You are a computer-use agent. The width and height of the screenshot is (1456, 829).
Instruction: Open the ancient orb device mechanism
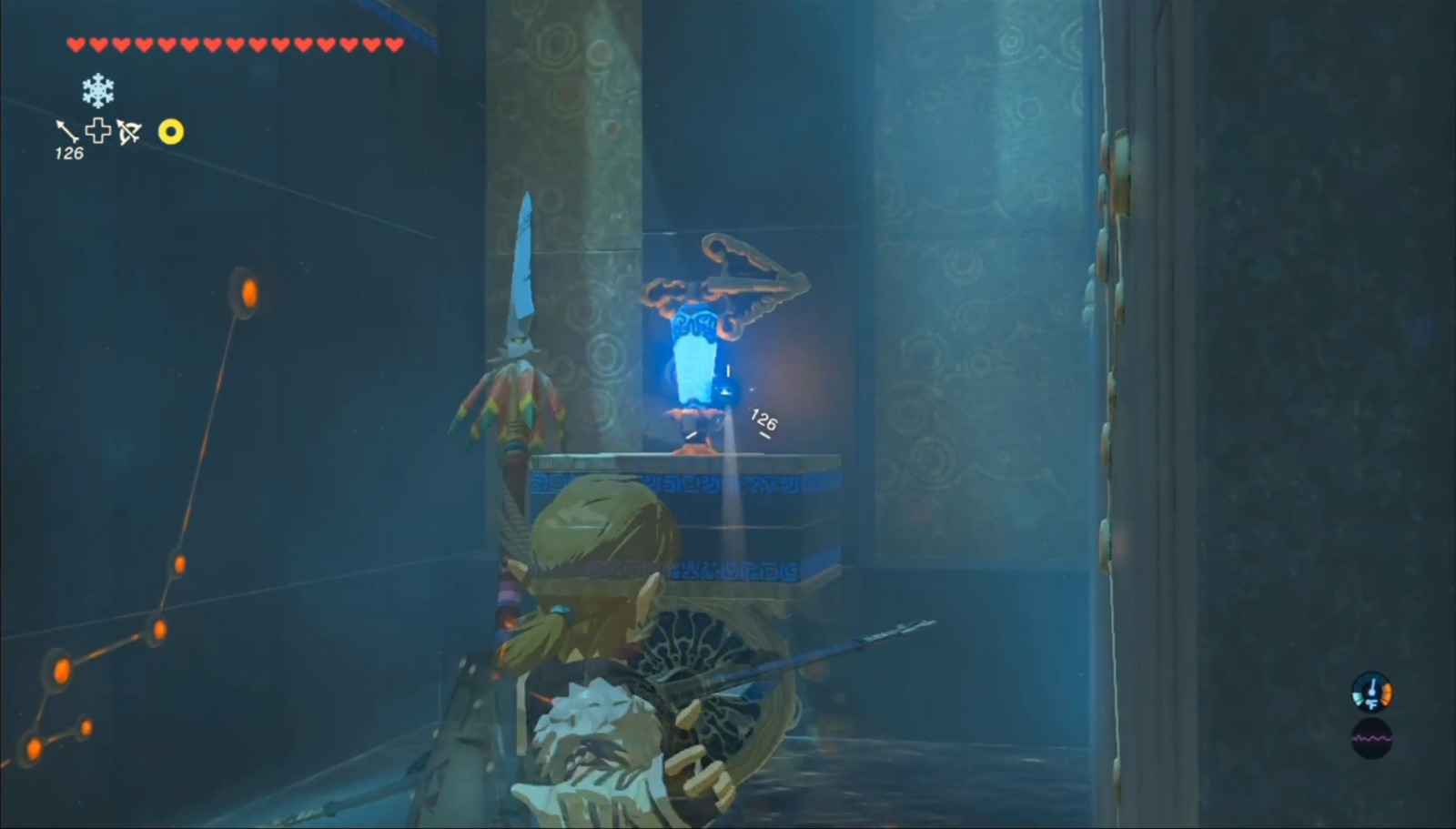(728, 282)
